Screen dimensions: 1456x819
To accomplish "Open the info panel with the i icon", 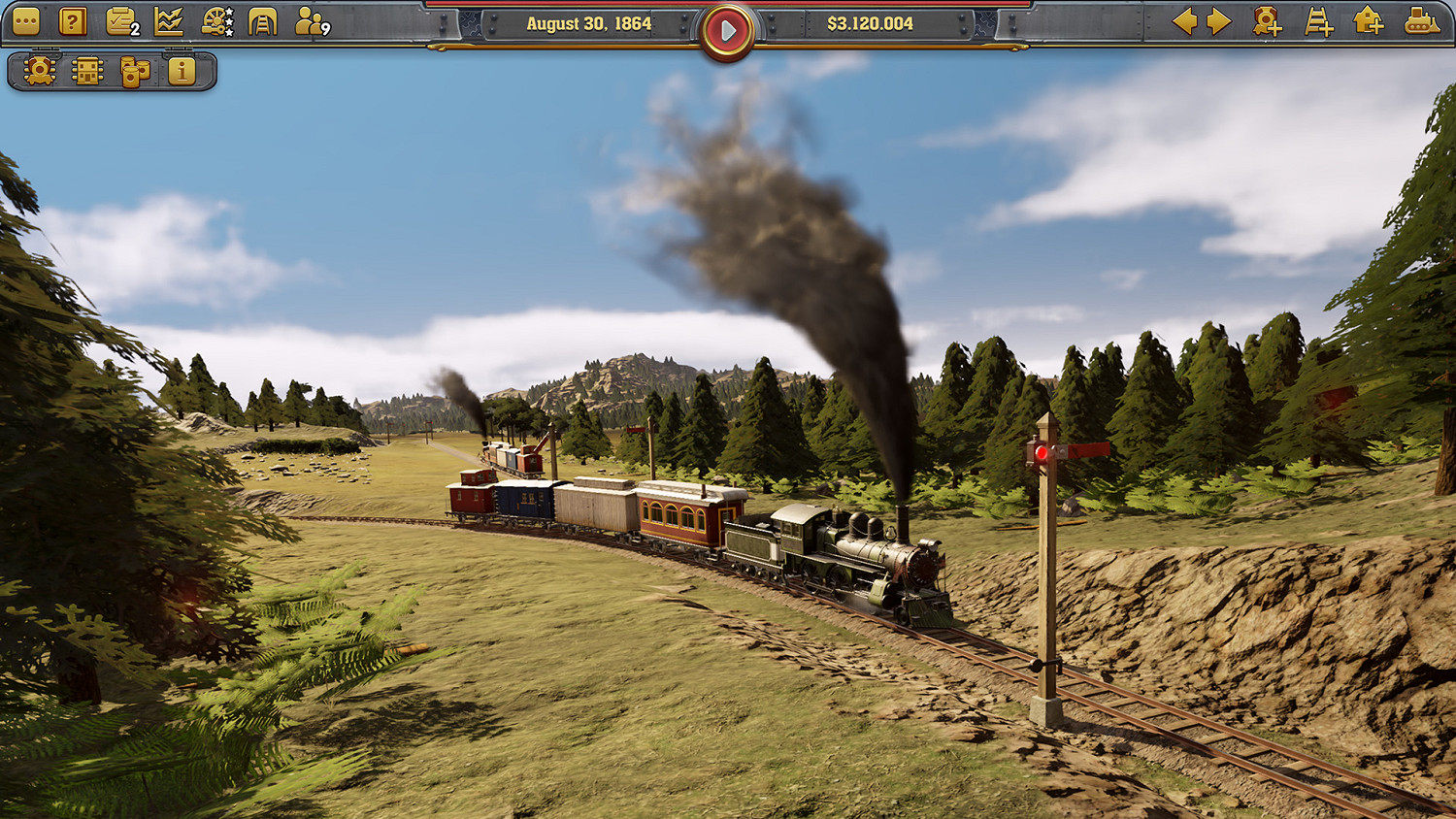I will [x=182, y=70].
